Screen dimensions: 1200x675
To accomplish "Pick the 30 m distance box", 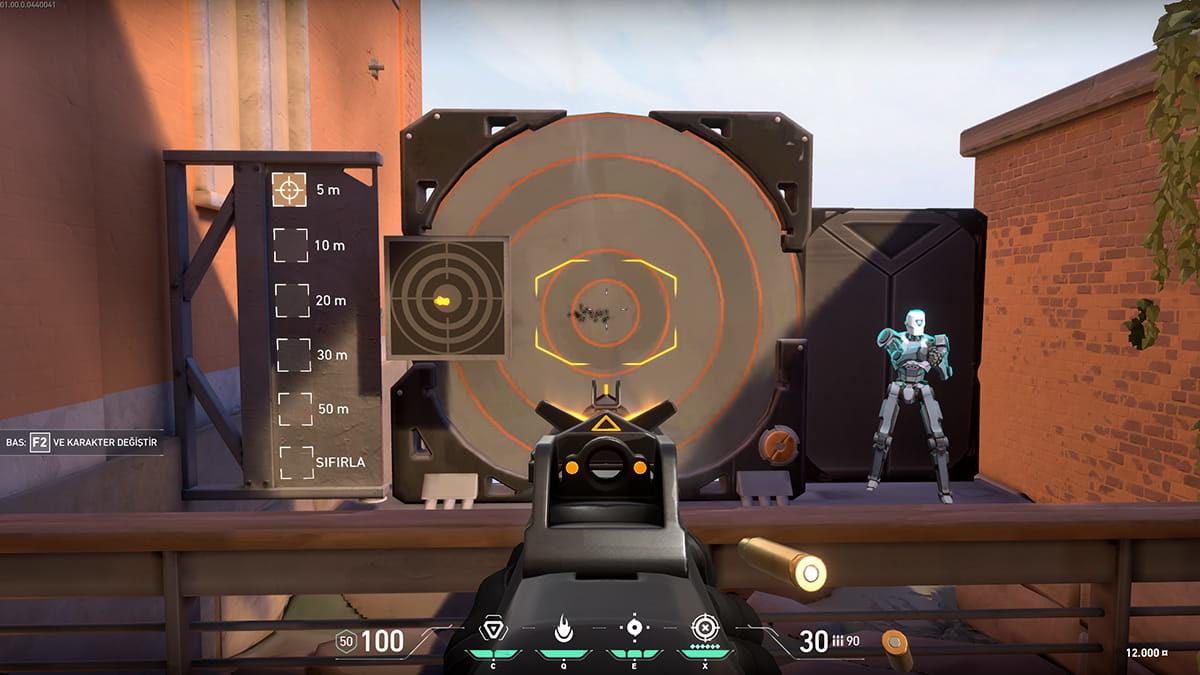I will (293, 354).
